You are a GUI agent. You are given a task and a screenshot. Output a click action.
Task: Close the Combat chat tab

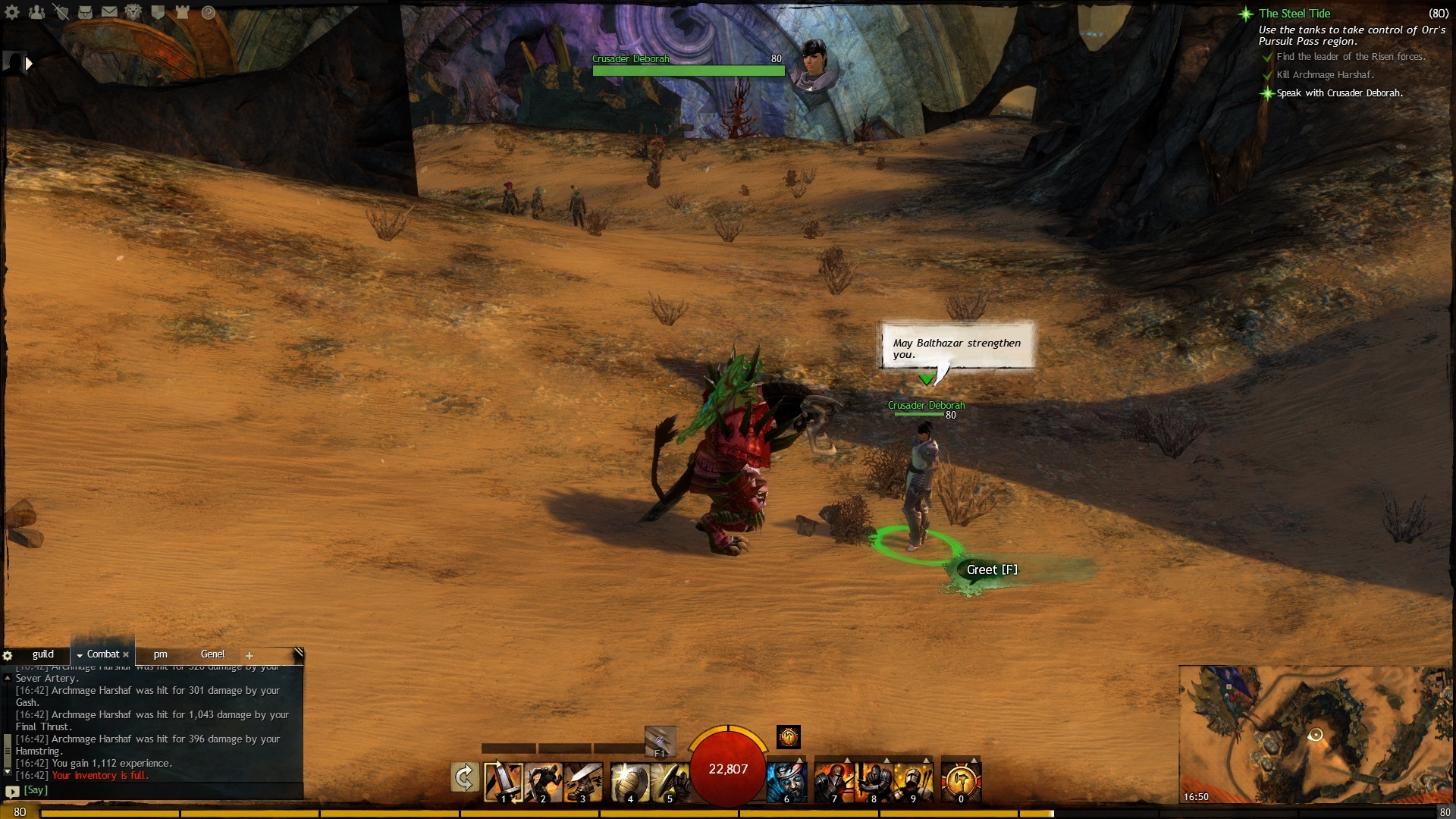point(126,654)
